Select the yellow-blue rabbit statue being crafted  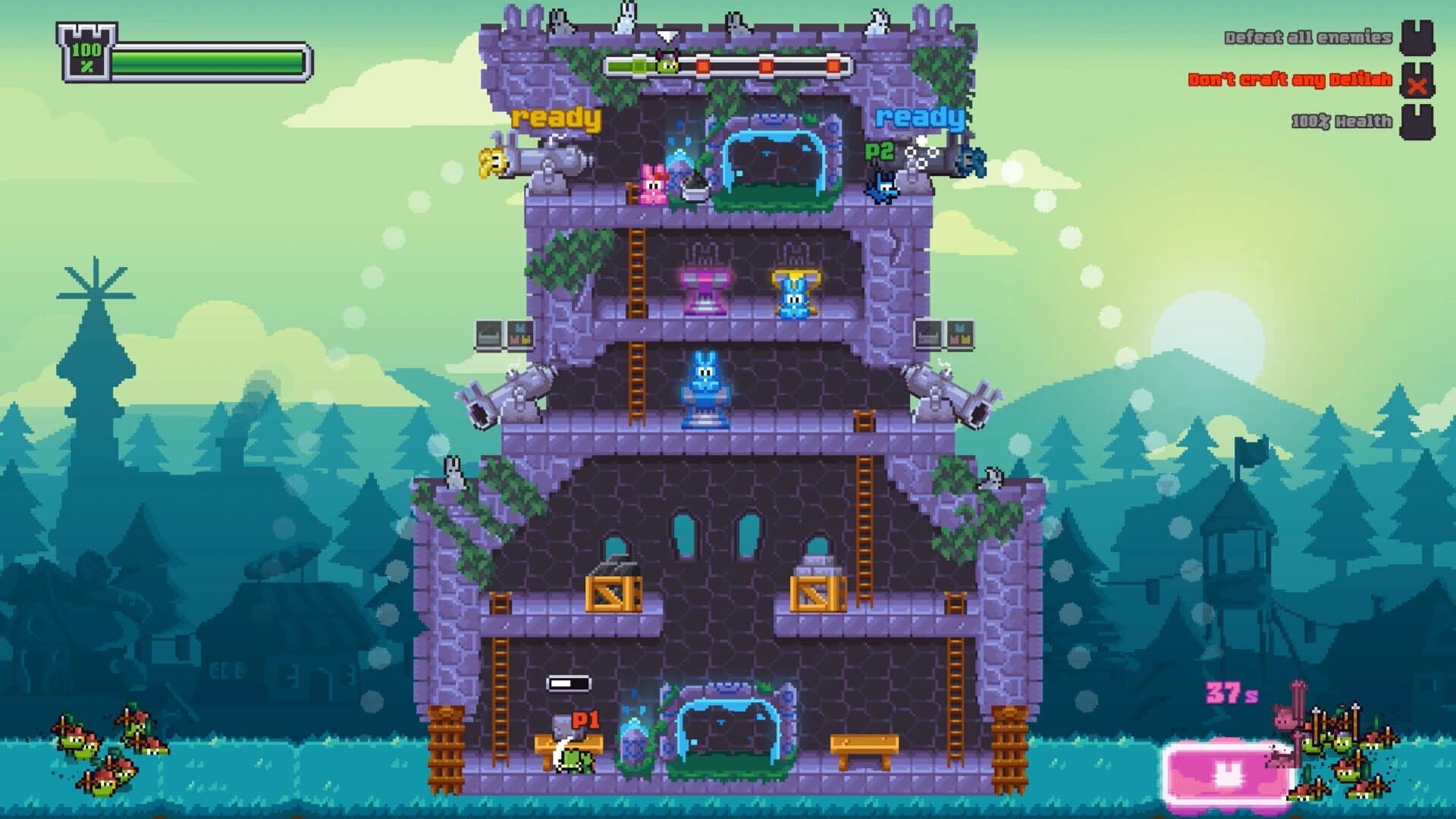pos(795,292)
